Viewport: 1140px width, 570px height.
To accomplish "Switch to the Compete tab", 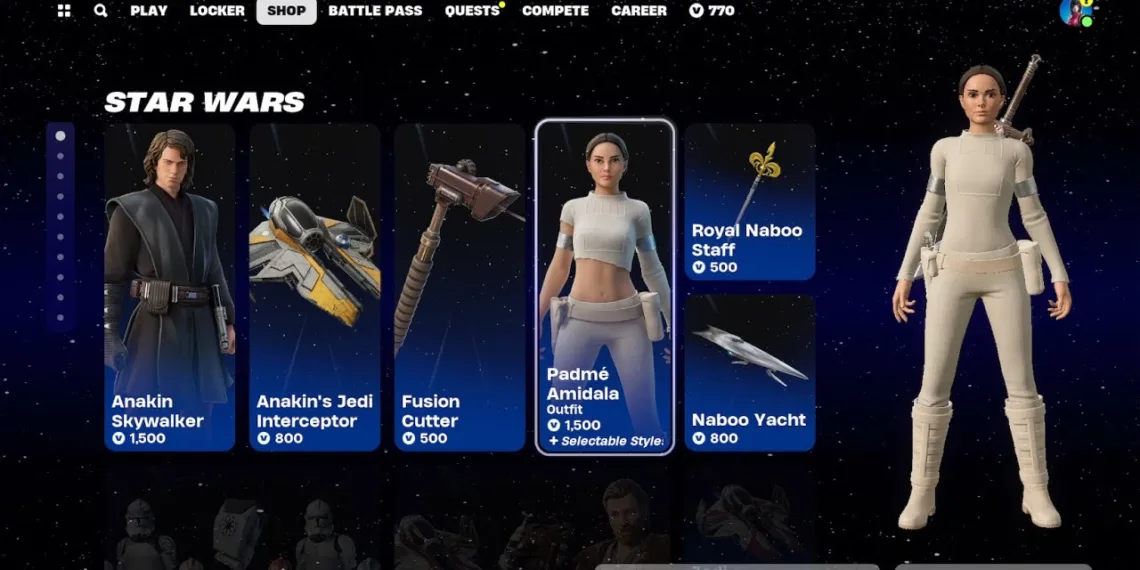I will tap(555, 11).
